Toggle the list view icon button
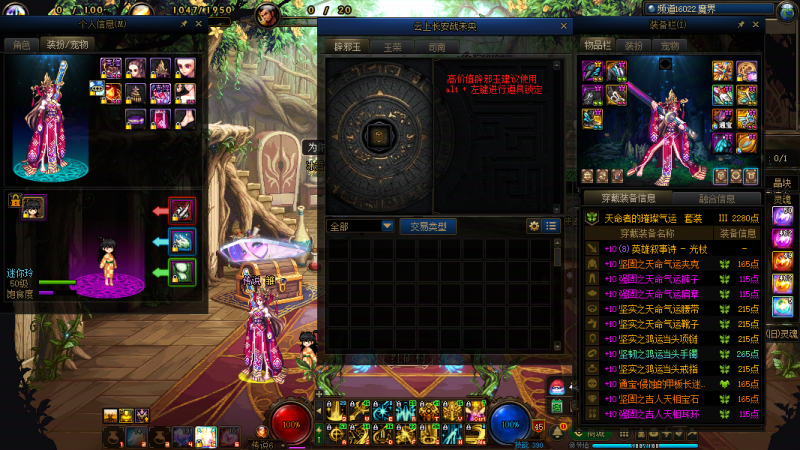 pos(551,226)
